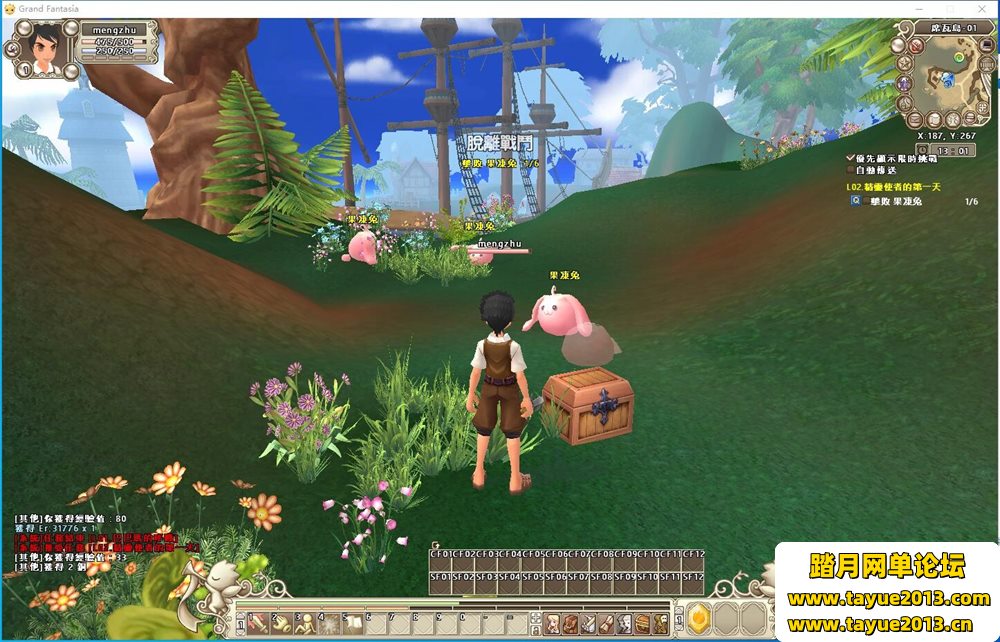The image size is (1000, 642).
Task: Activate the sword attack skill in slot 1
Action: click(255, 622)
